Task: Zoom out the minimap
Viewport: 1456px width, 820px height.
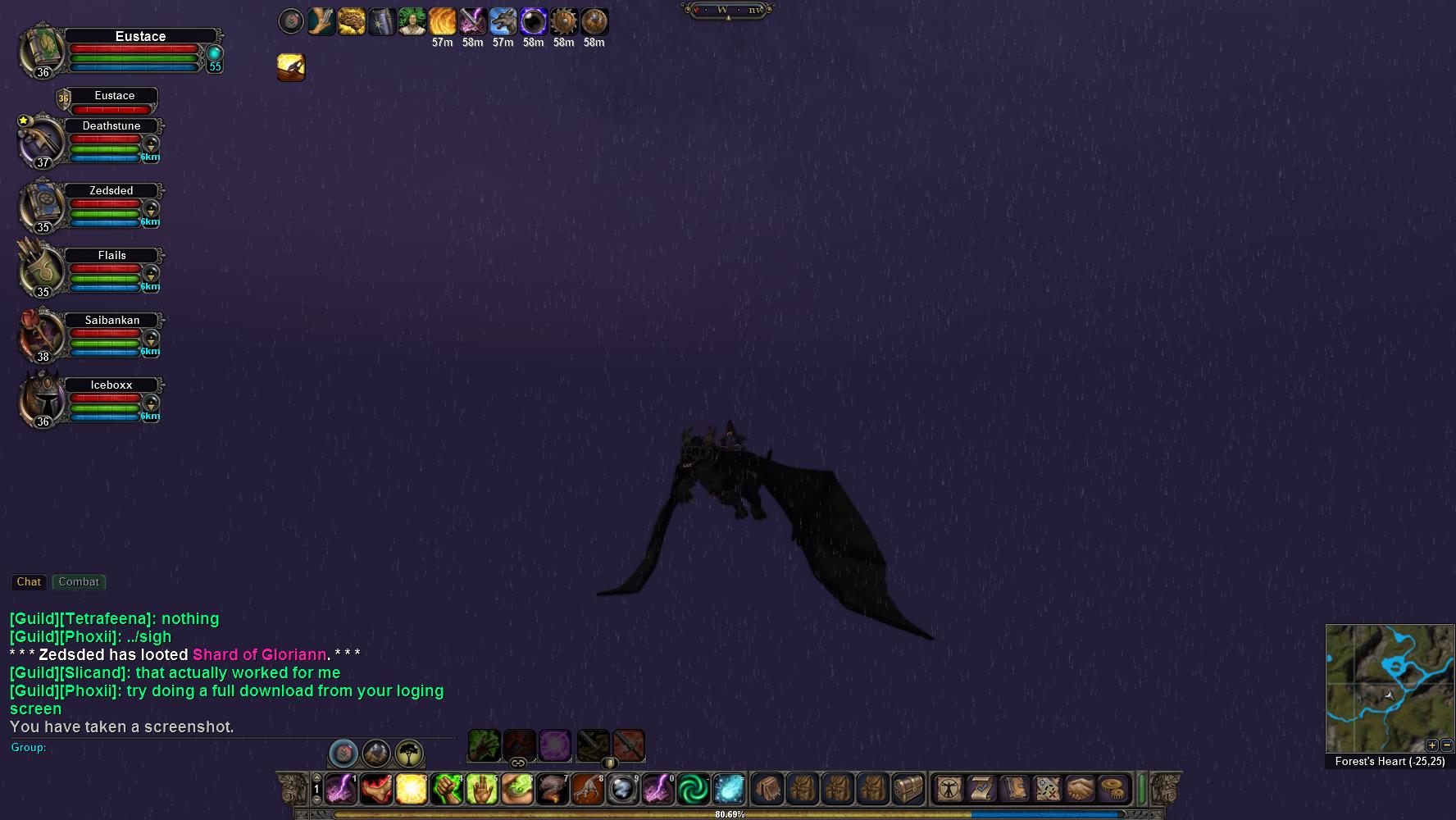Action: [1446, 745]
